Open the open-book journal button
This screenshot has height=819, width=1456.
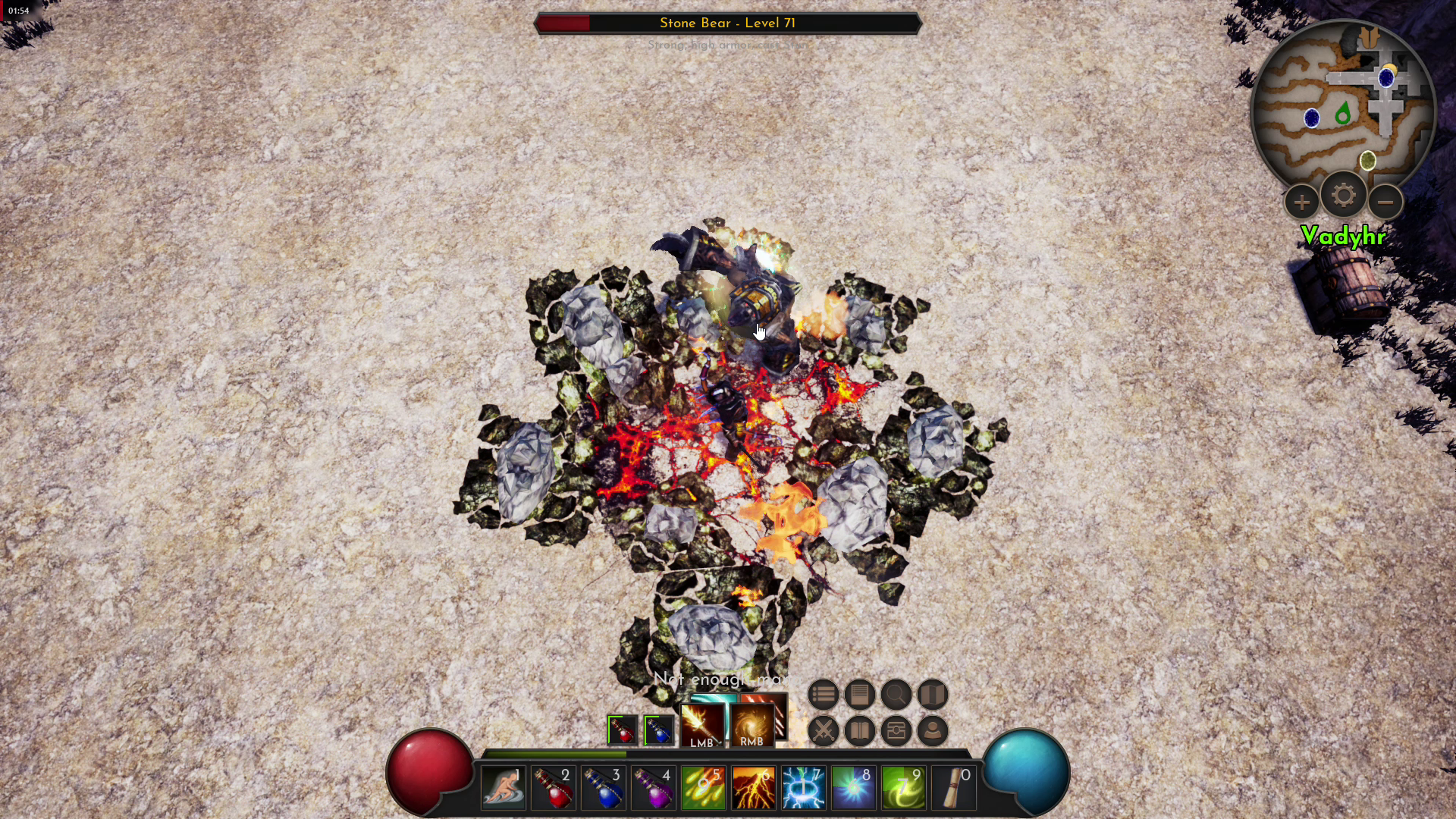click(x=859, y=731)
